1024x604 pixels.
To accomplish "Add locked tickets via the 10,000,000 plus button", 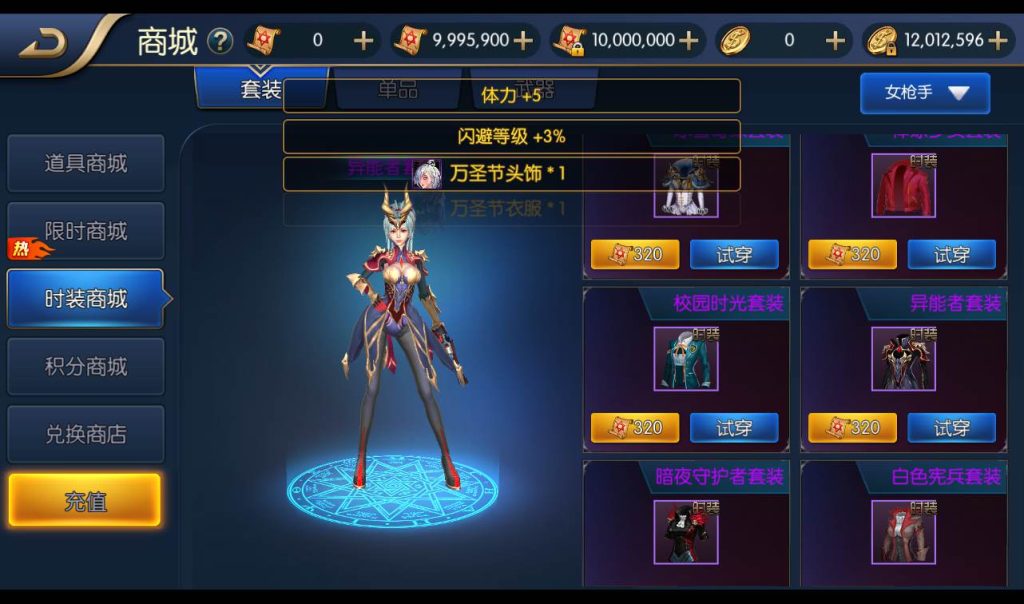I will 689,41.
